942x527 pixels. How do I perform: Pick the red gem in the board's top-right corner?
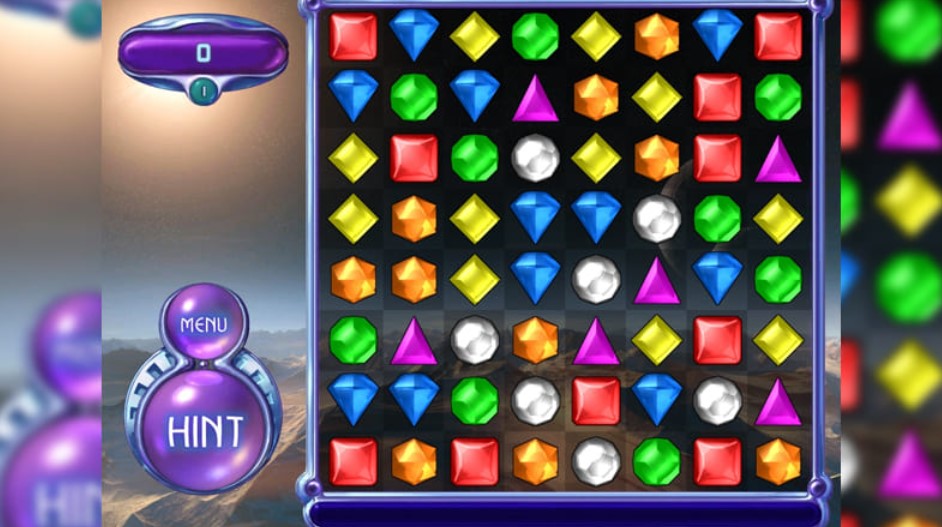tap(778, 37)
